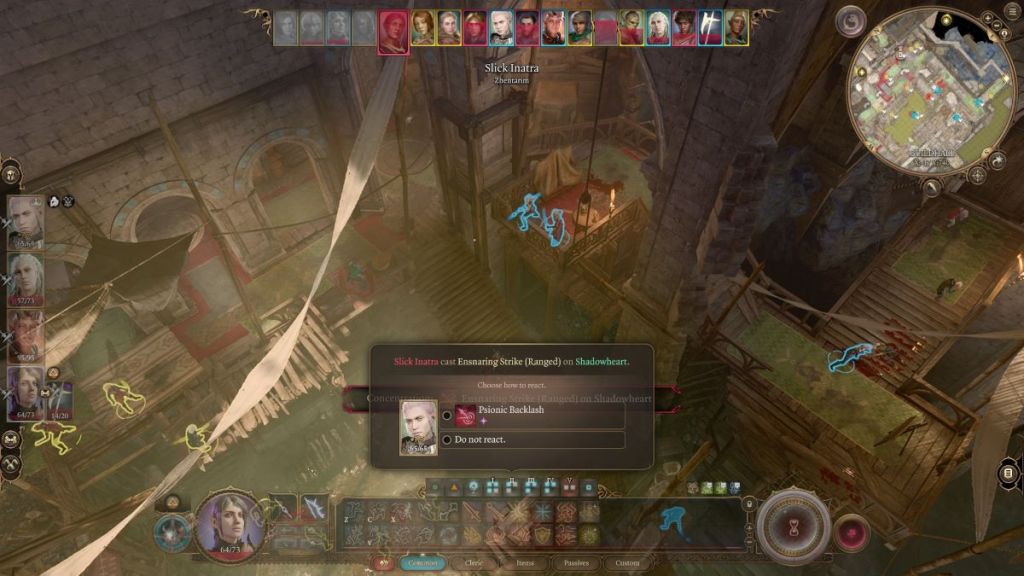Select the top party member portrait
Screen dimensions: 1024x576
[25, 220]
